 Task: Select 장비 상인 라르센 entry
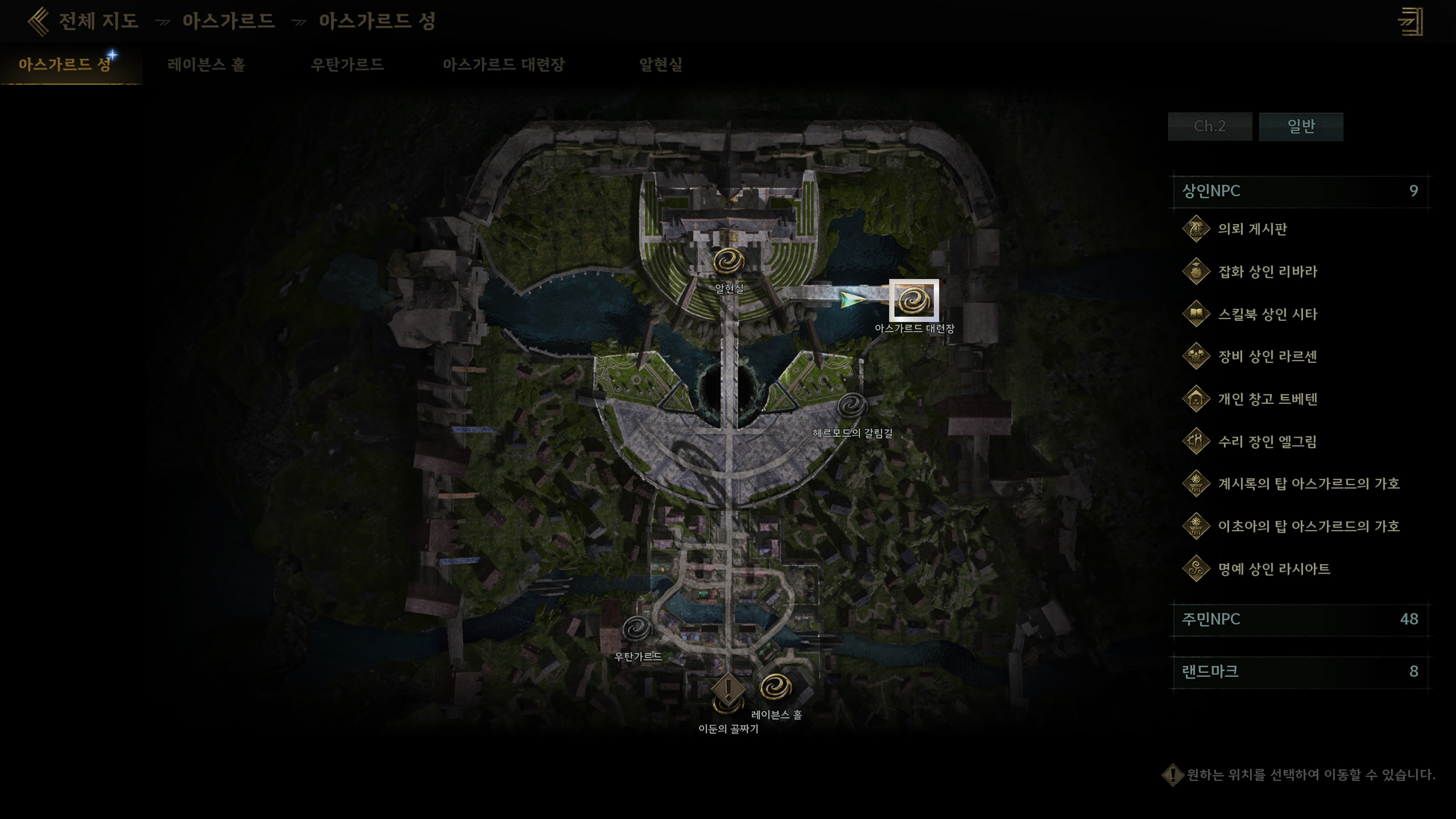point(1267,357)
